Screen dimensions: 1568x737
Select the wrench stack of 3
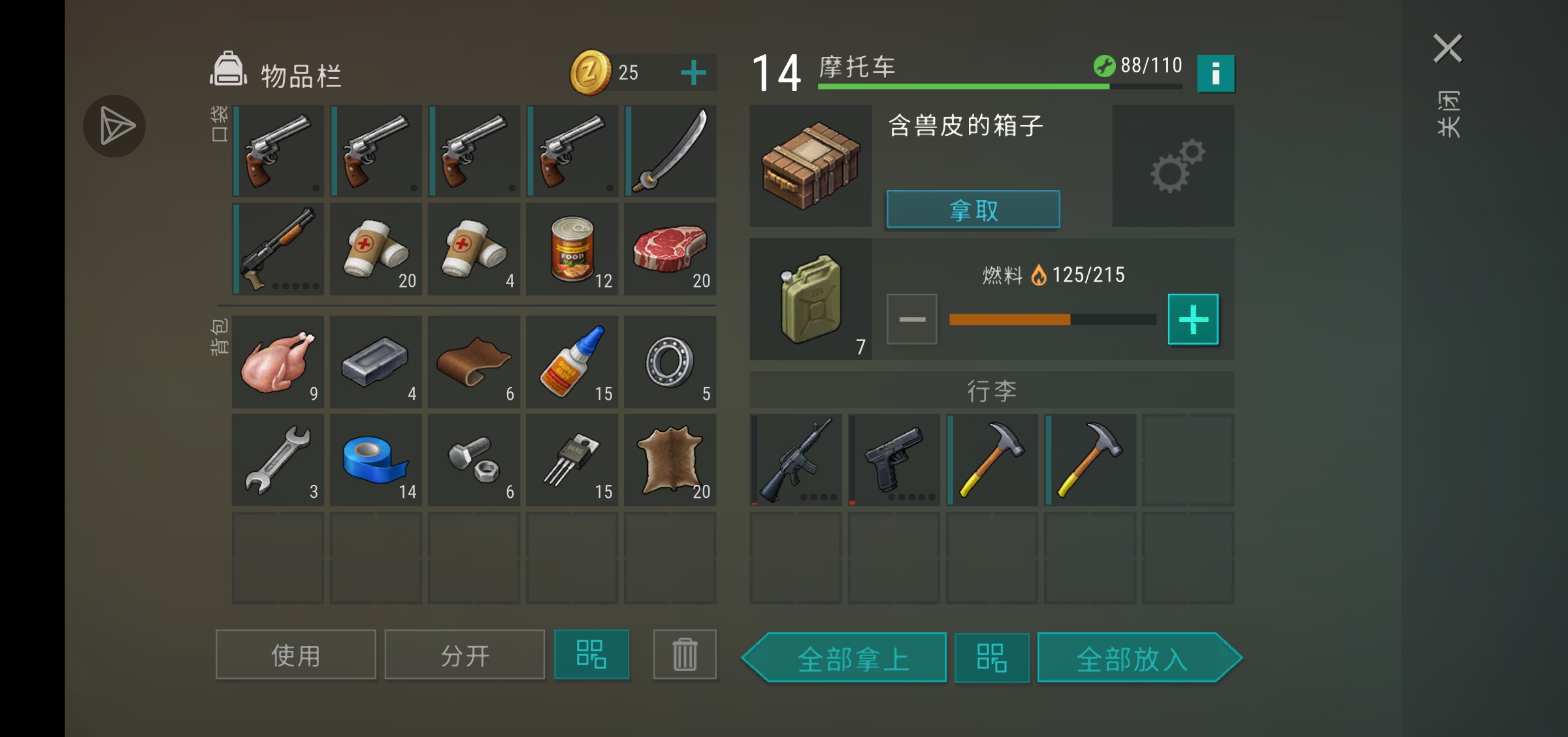(x=277, y=461)
